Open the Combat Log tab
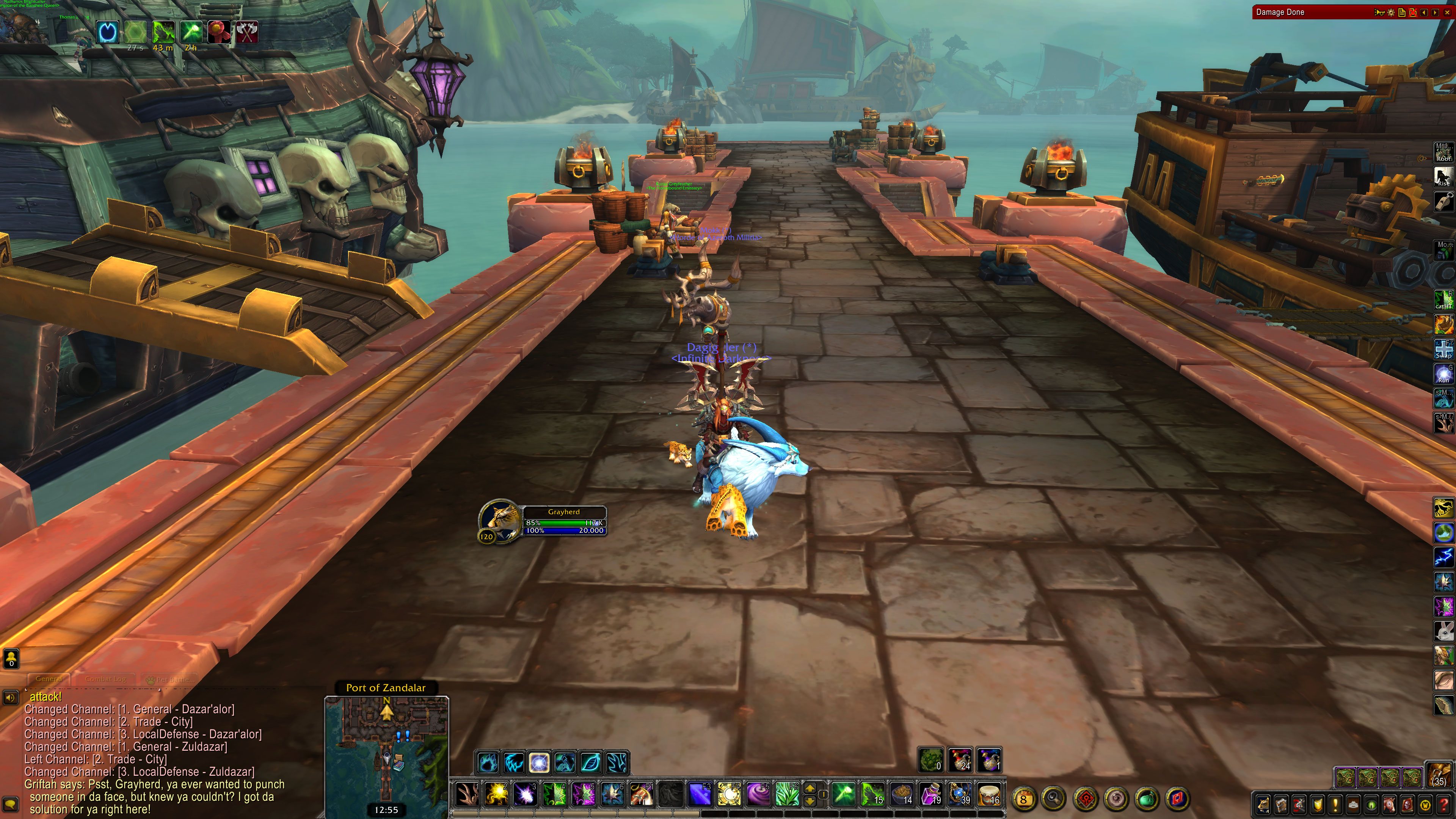Image resolution: width=1456 pixels, height=819 pixels. click(x=106, y=678)
